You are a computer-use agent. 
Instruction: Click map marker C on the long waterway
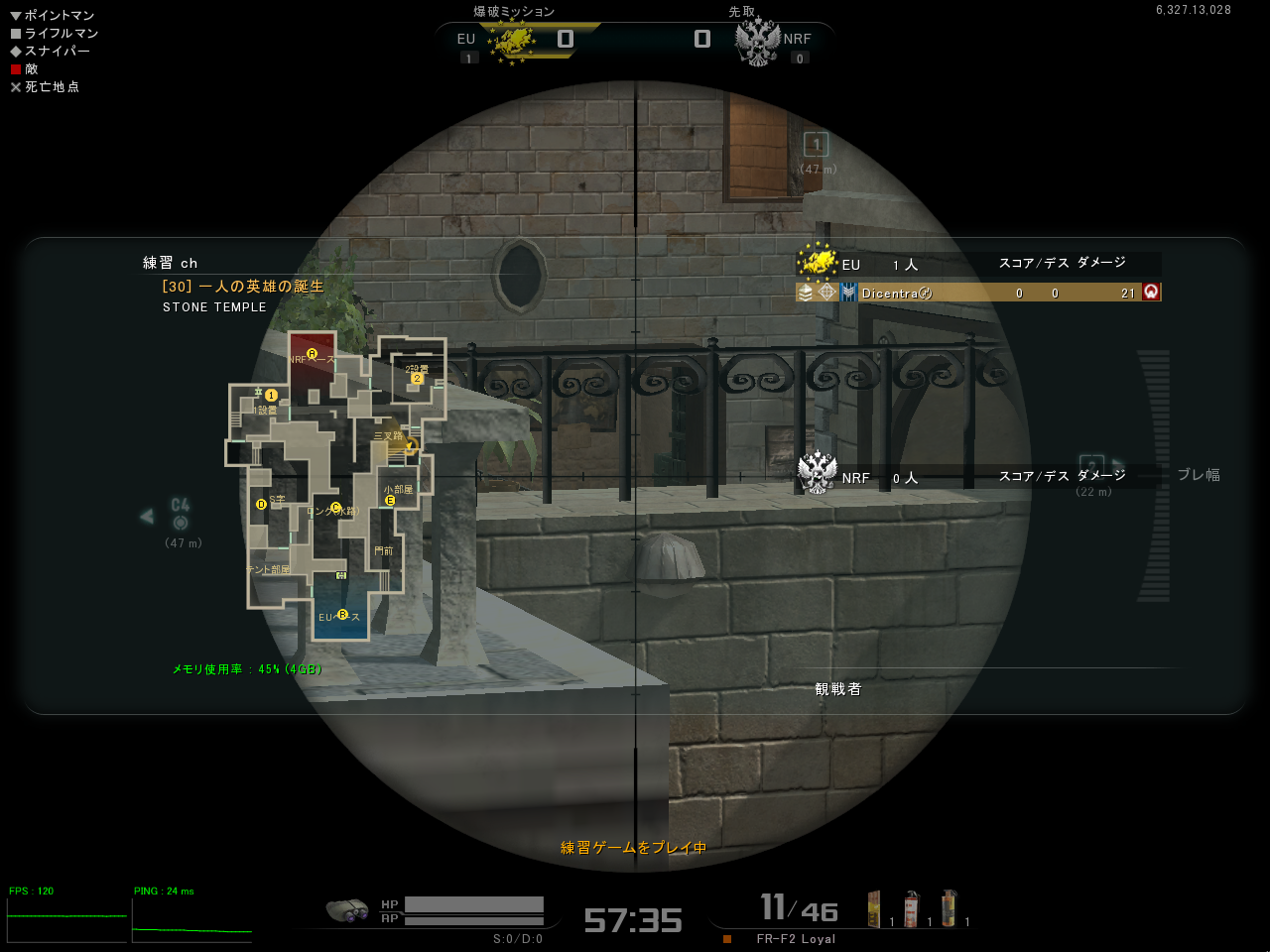pos(335,509)
